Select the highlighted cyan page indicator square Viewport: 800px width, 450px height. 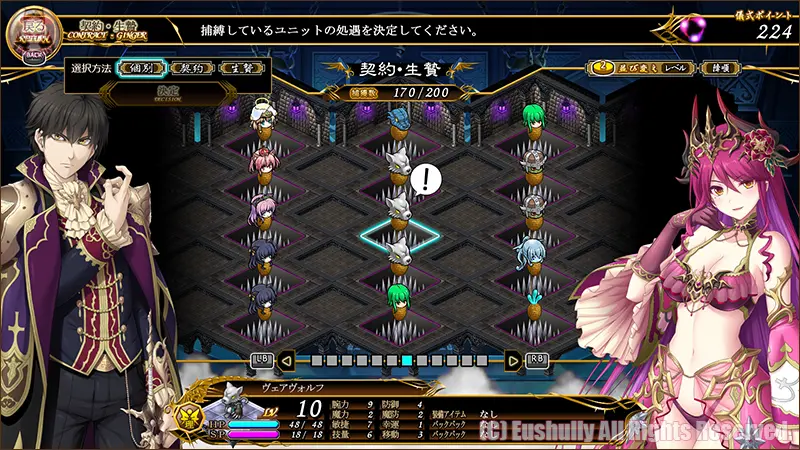coord(408,360)
